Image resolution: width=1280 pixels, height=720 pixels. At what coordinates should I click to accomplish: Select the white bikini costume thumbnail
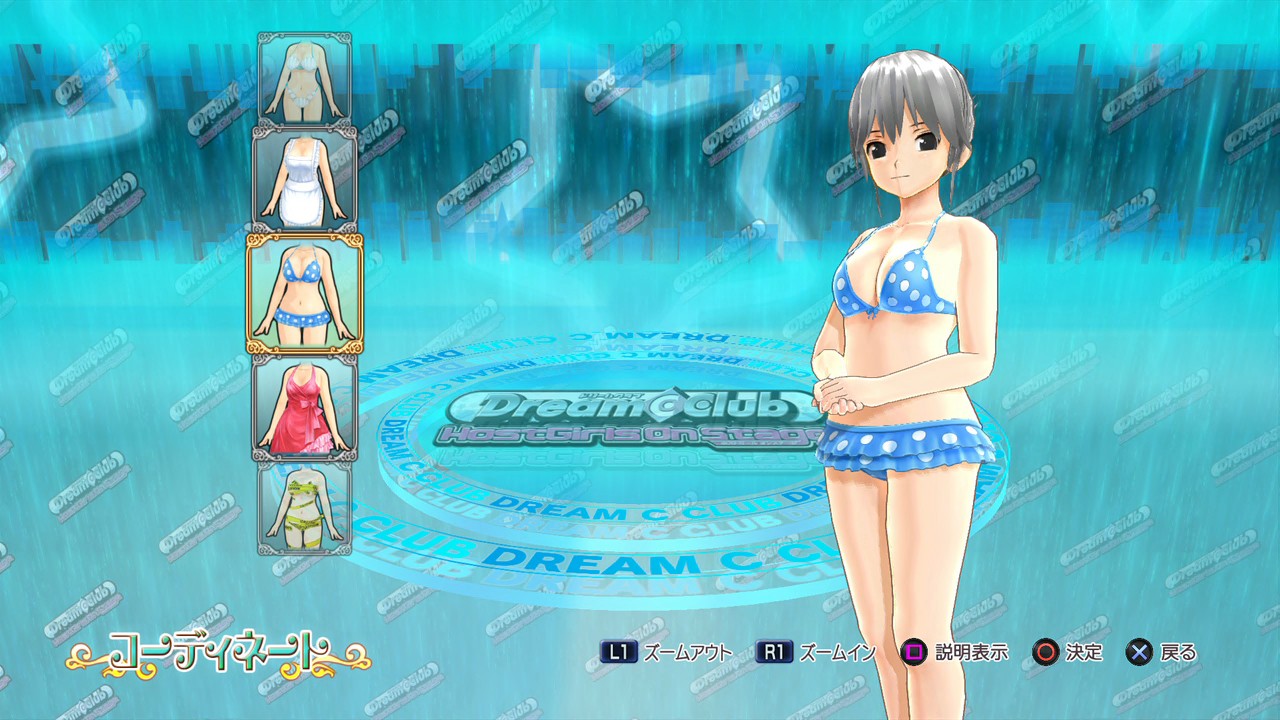click(305, 78)
